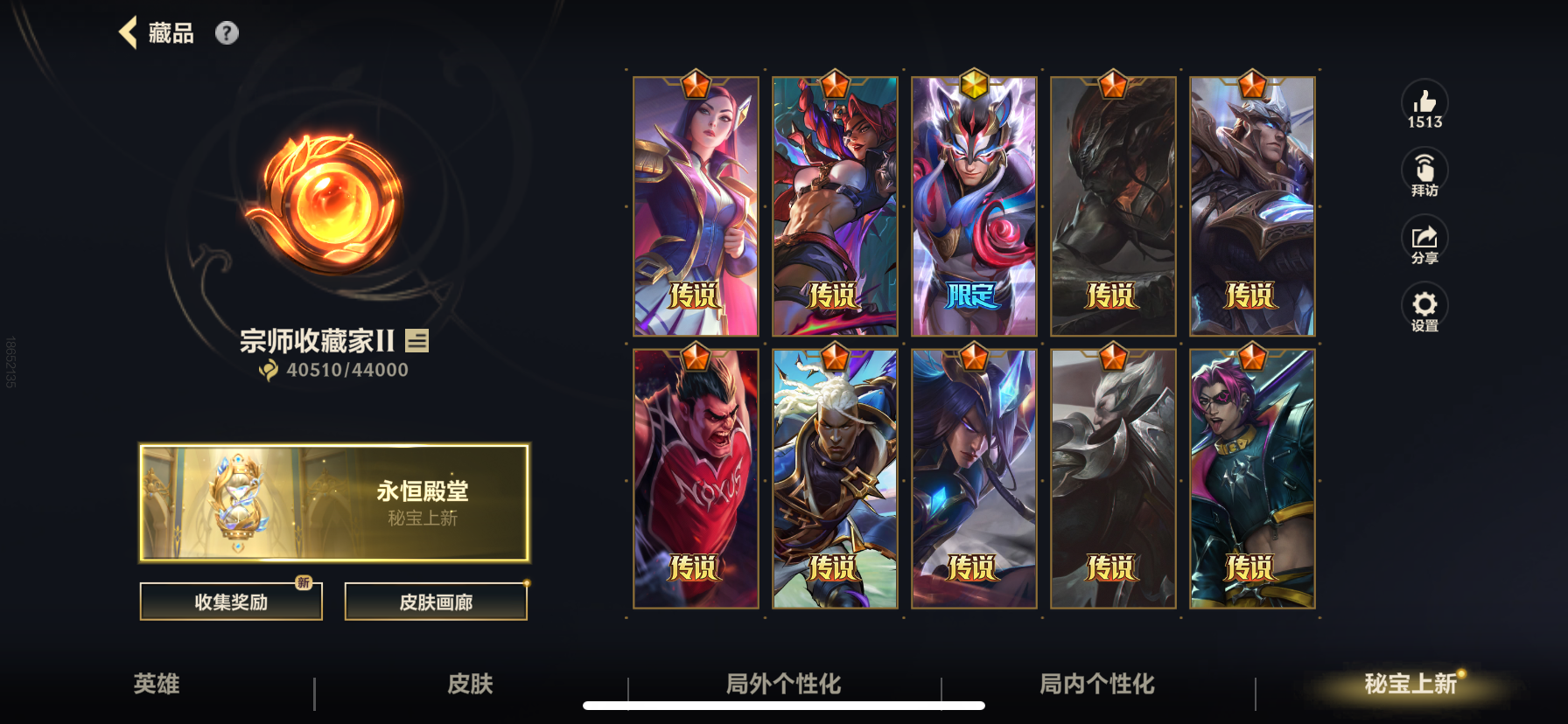This screenshot has width=1568, height=724.
Task: Click the thumbs-up like icon showing 1513
Action: 1424,102
